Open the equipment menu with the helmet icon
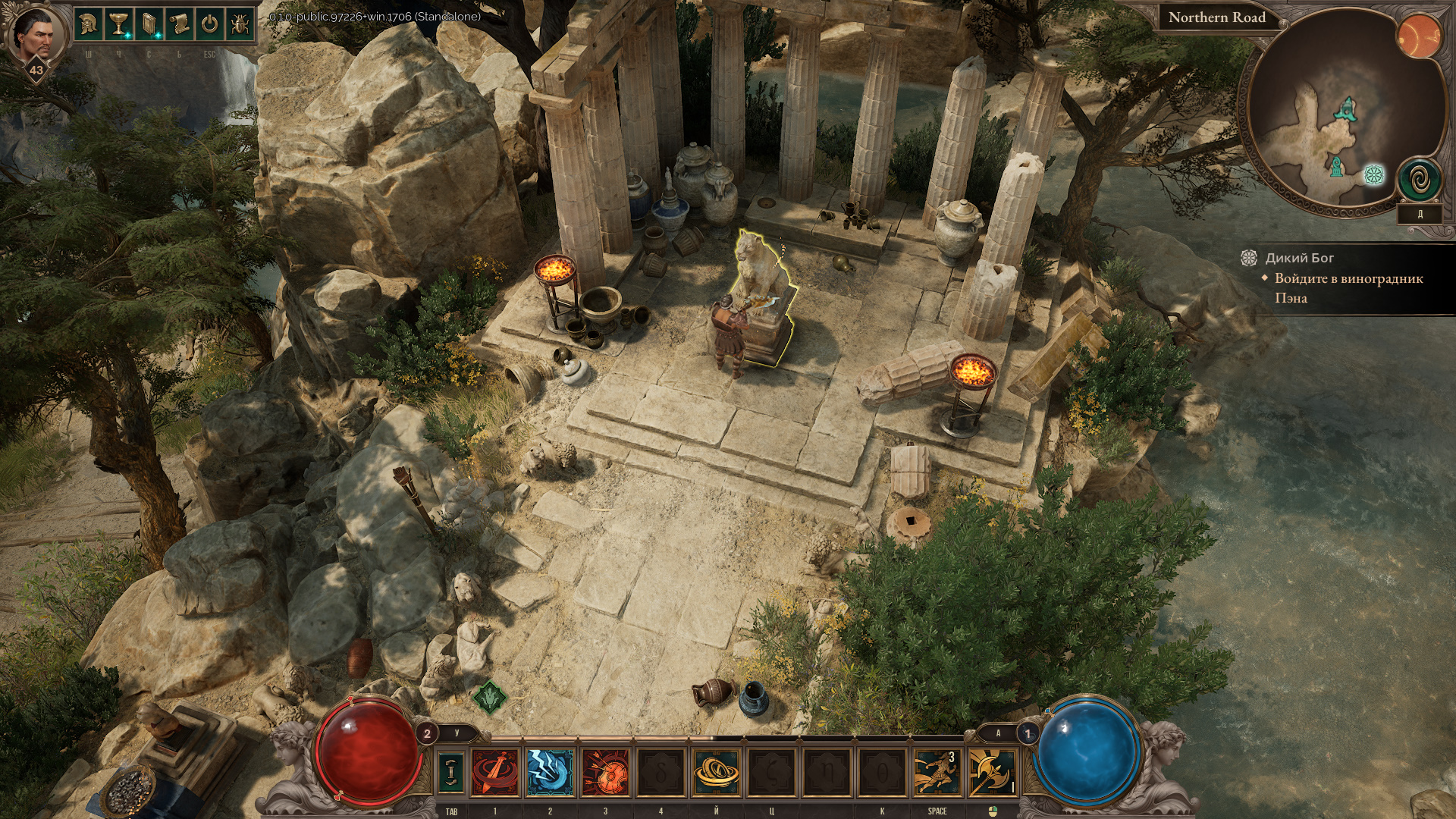 89,25
